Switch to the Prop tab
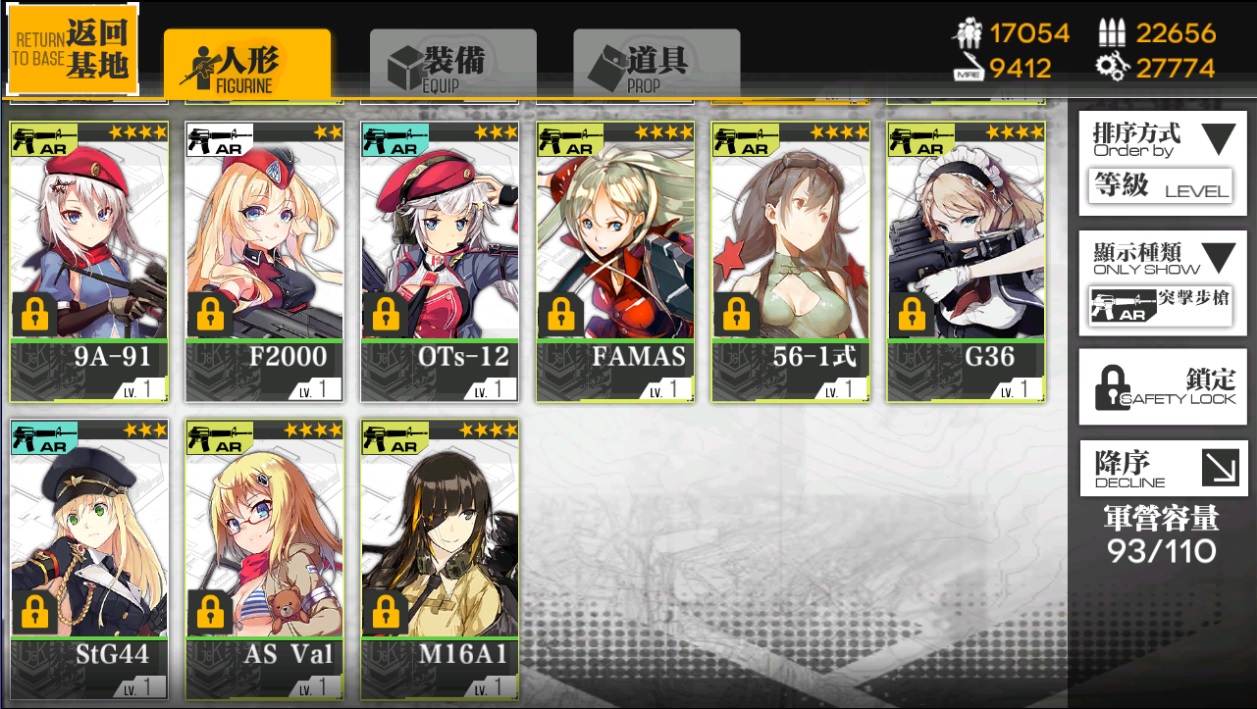The width and height of the screenshot is (1257, 709). (656, 65)
